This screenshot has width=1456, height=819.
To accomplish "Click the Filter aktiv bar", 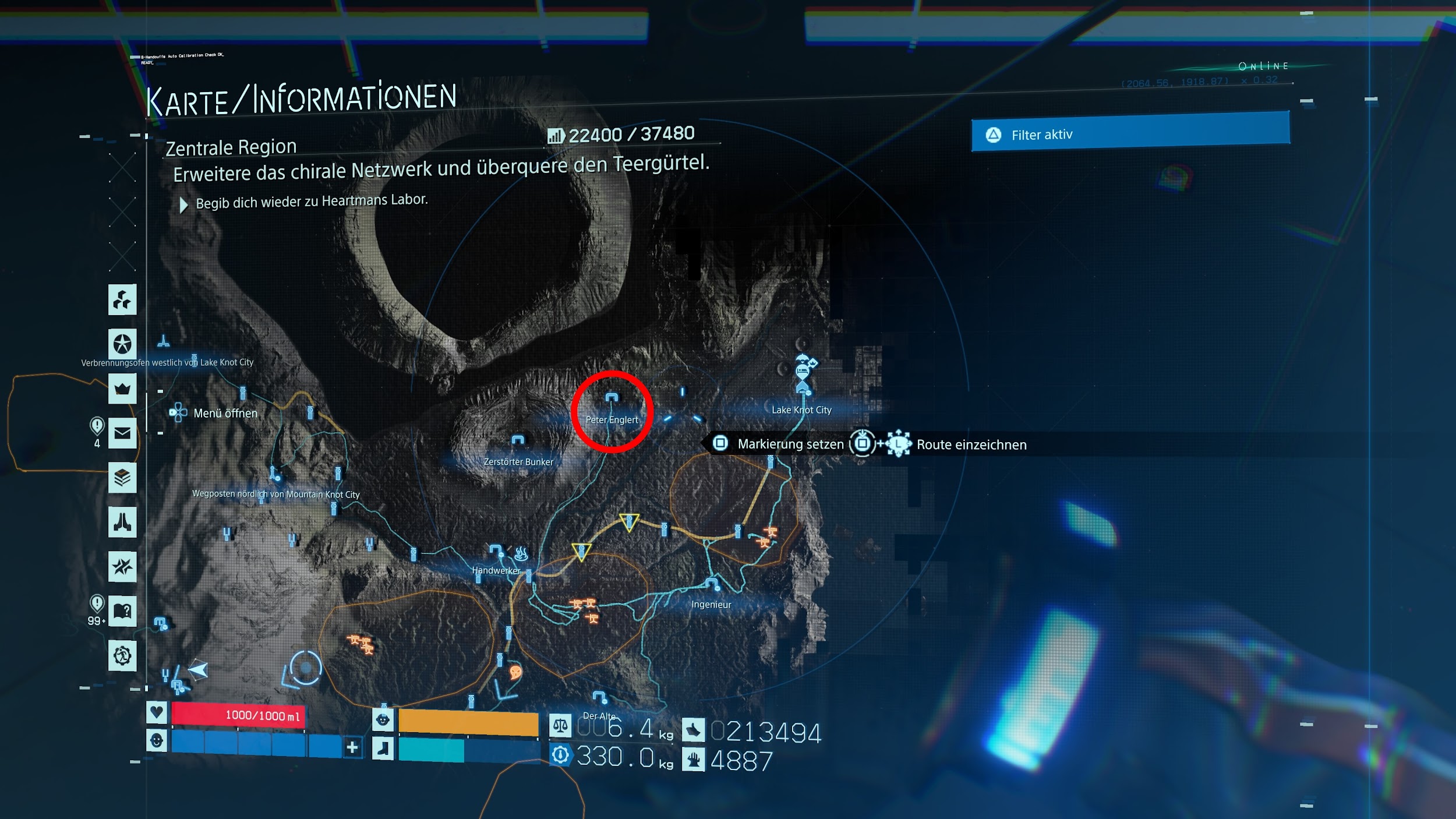I will pyautogui.click(x=1130, y=134).
